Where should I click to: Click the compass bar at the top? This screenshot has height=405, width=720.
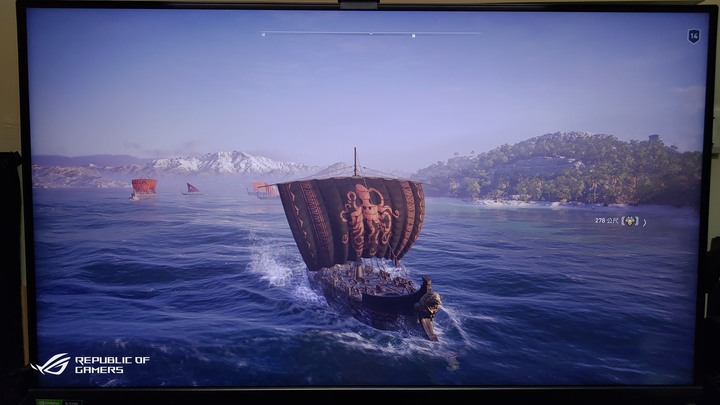point(370,34)
